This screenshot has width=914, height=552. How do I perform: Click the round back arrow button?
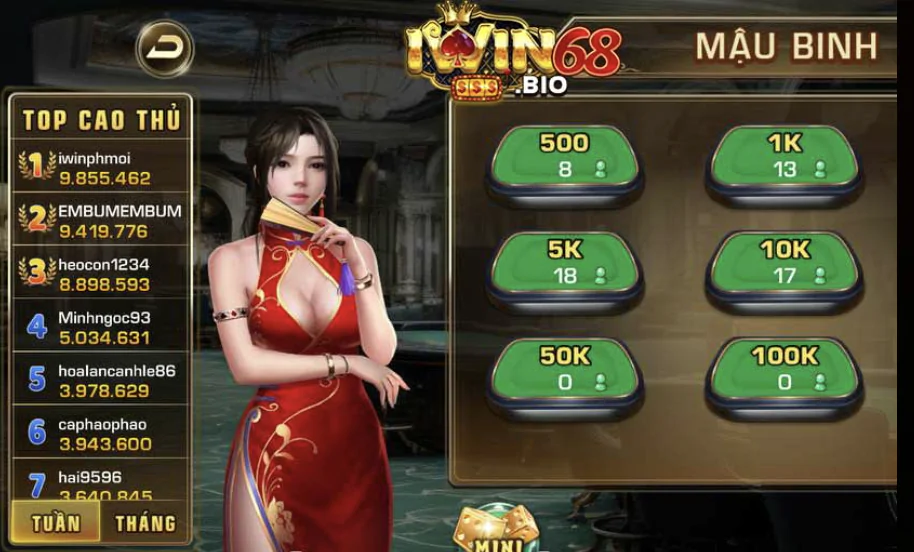(x=164, y=48)
